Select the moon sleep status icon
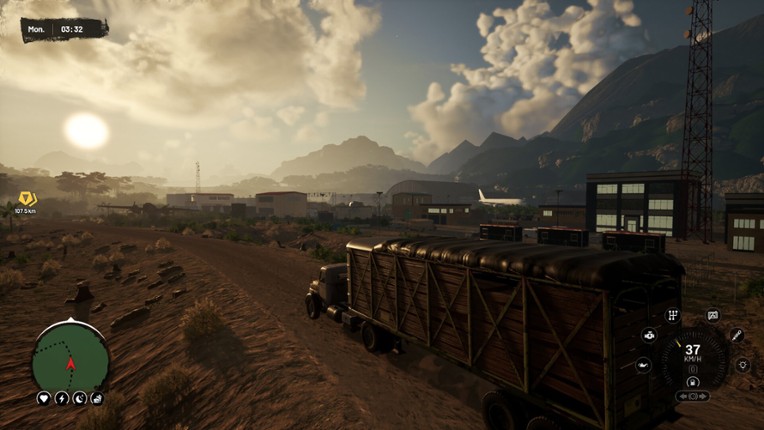The height and width of the screenshot is (430, 764). pos(80,398)
